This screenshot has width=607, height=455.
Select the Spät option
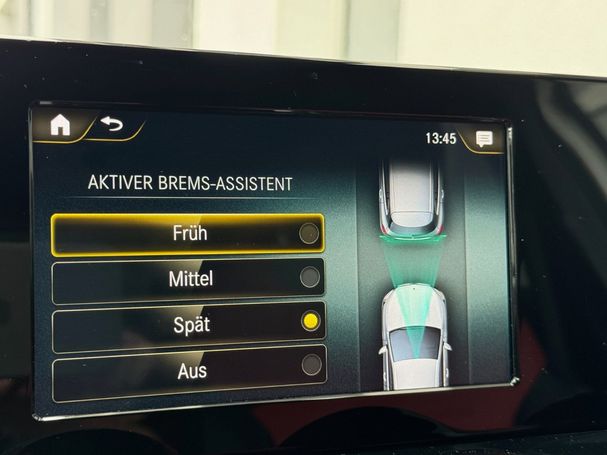(189, 325)
